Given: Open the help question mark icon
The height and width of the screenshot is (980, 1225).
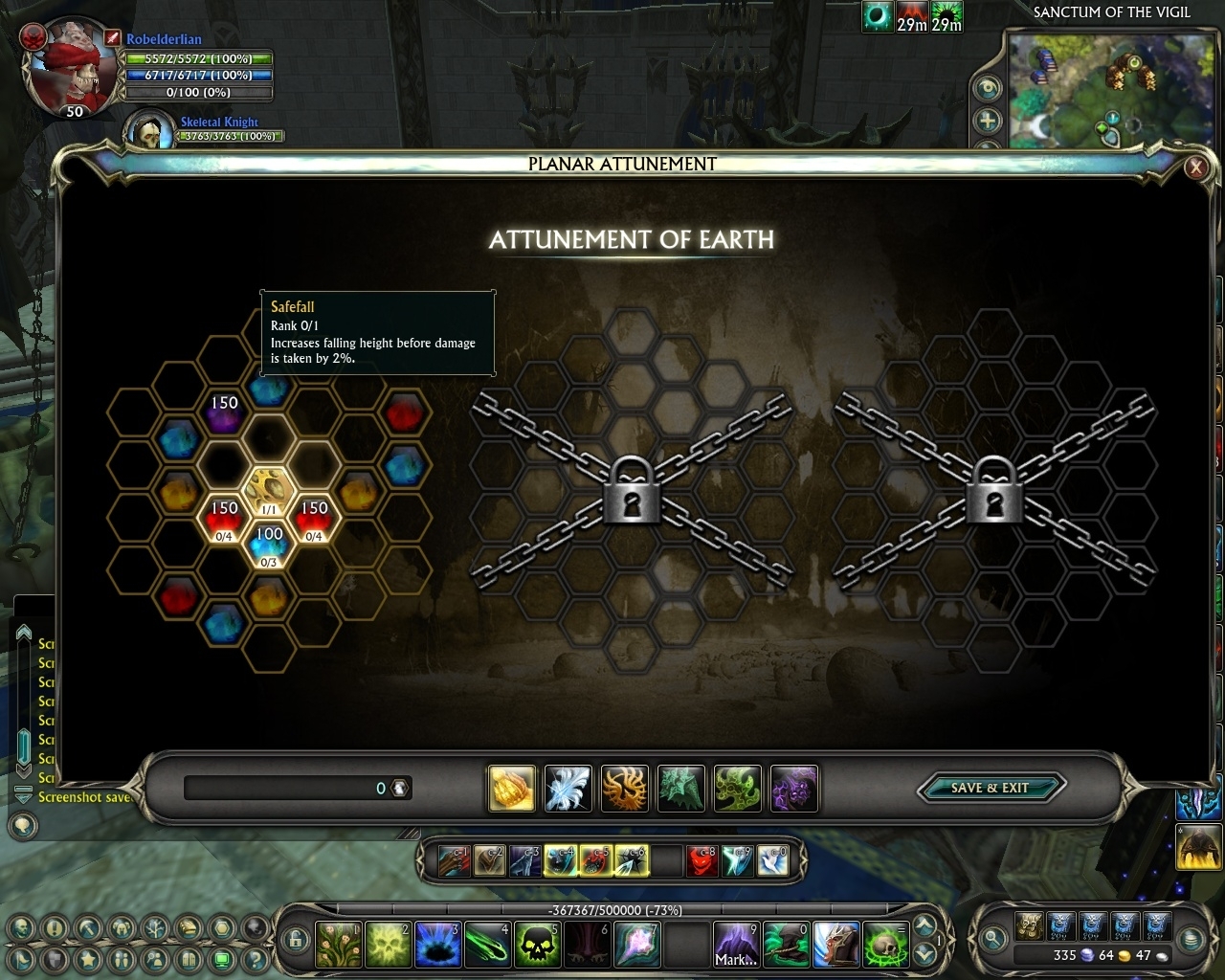Looking at the screenshot, I should click(256, 959).
